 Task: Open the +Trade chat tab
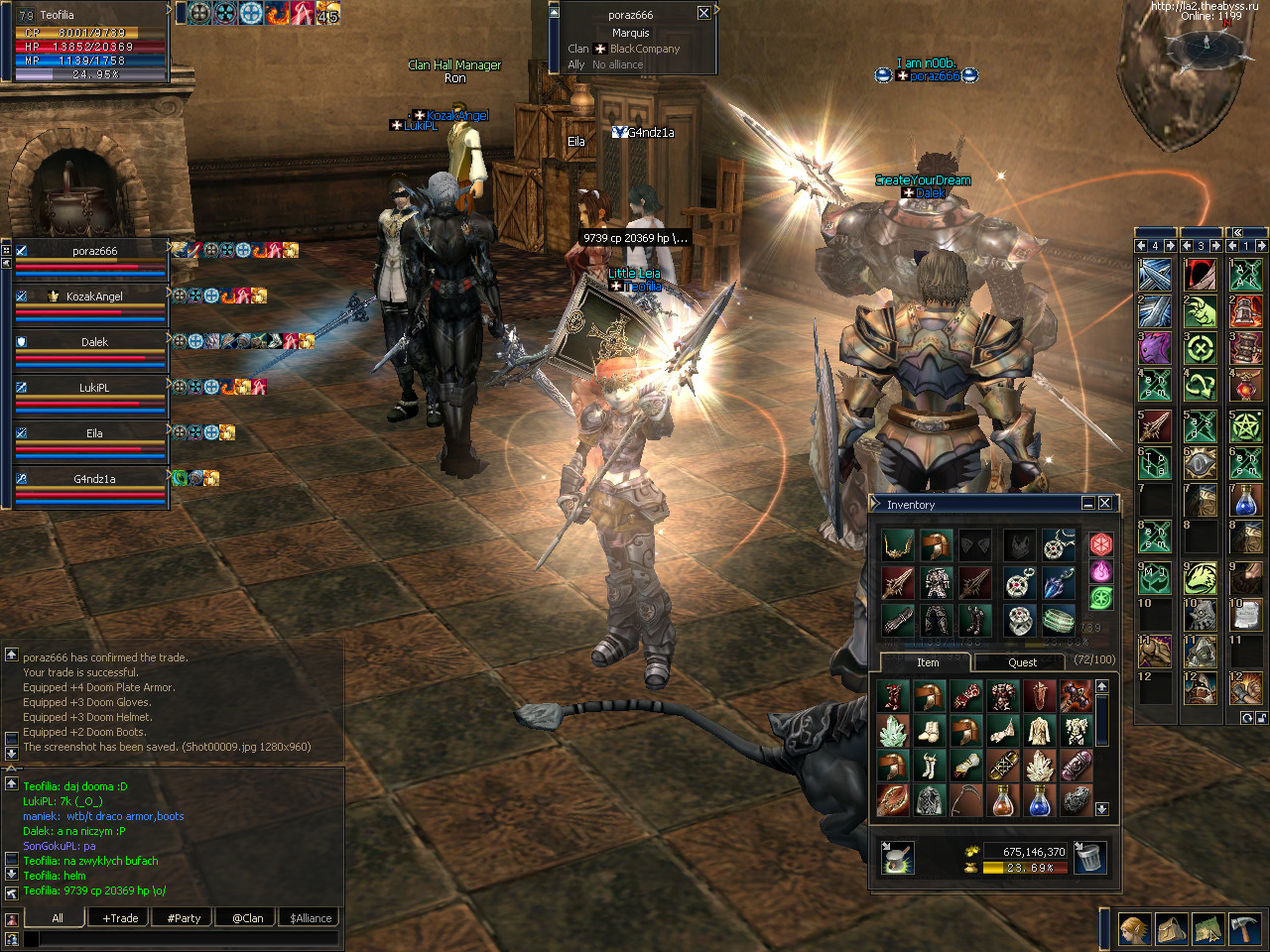(x=120, y=918)
